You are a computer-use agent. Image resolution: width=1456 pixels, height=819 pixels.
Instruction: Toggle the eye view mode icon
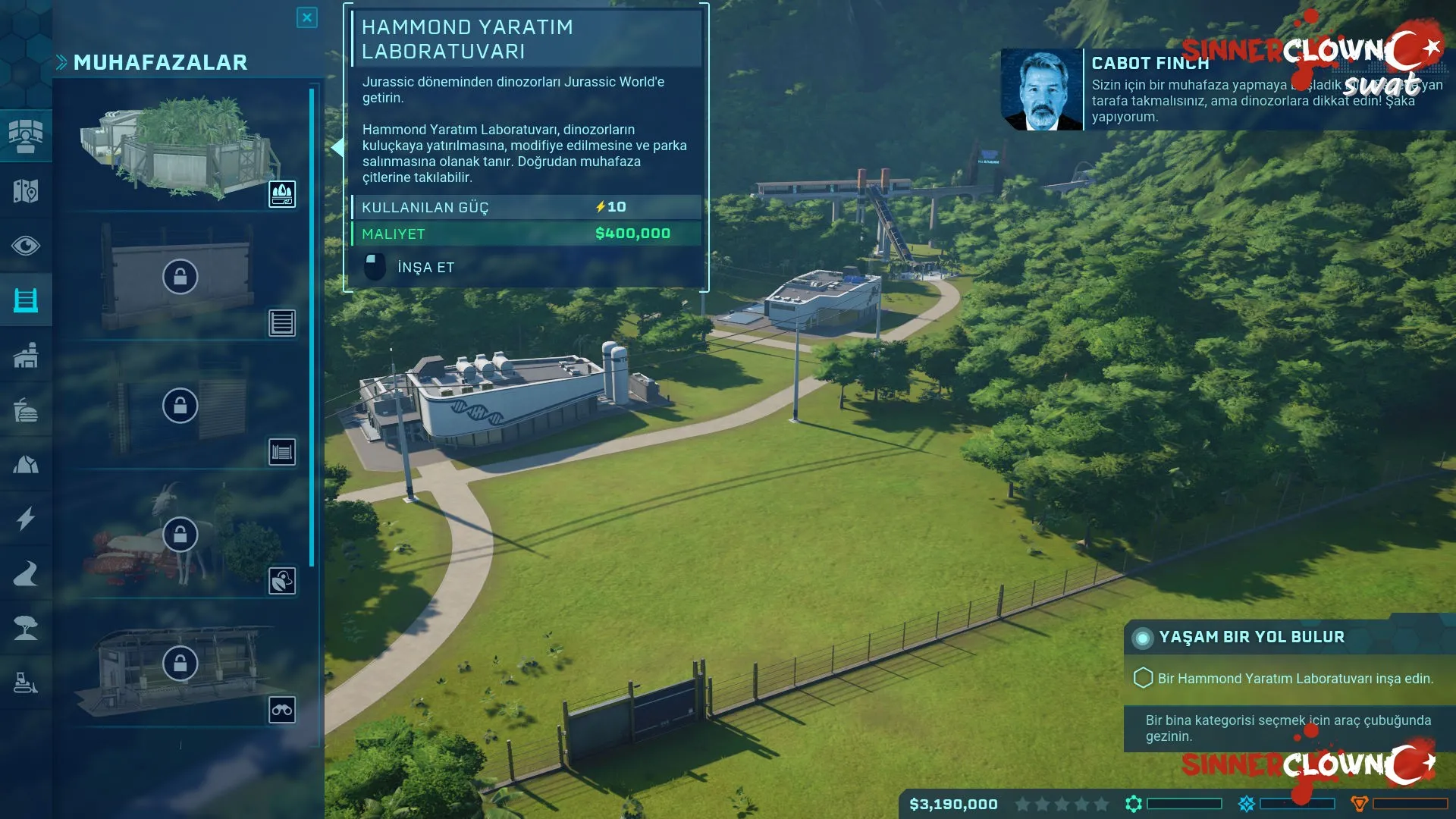pyautogui.click(x=26, y=246)
